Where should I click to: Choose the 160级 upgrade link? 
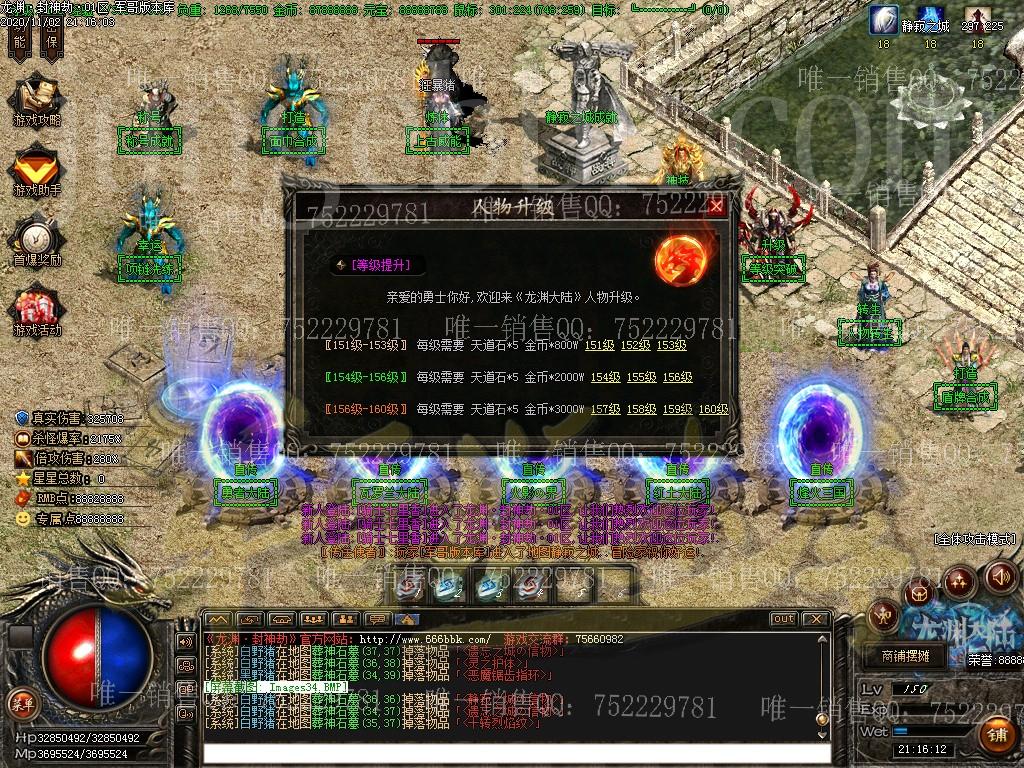[713, 409]
